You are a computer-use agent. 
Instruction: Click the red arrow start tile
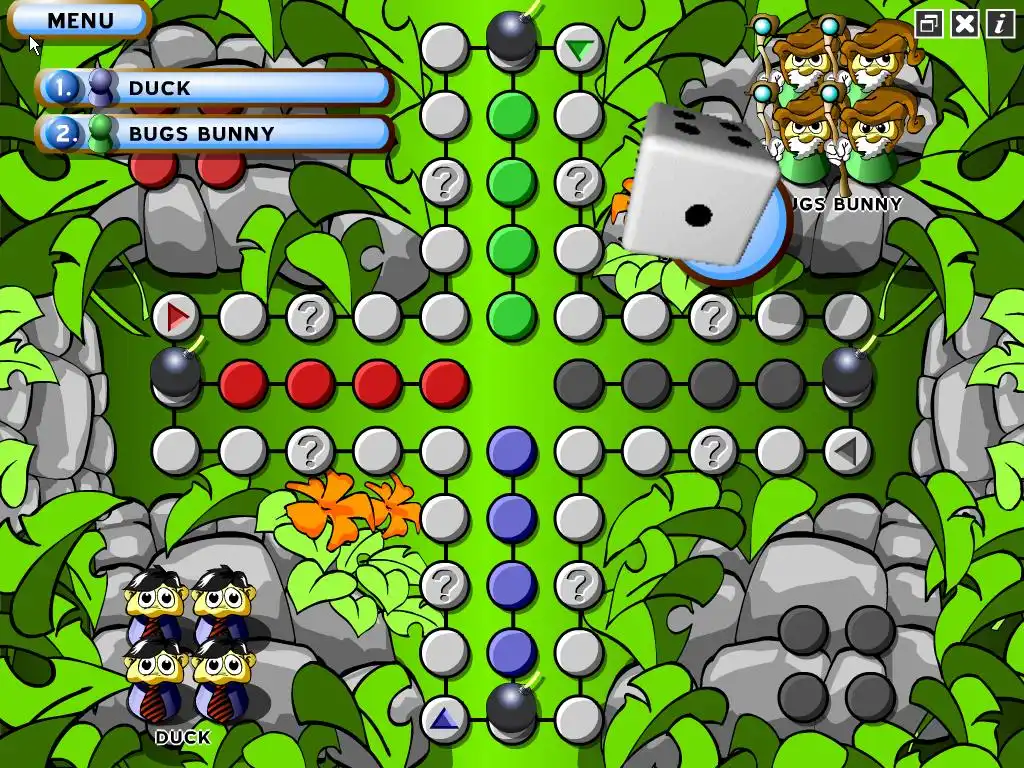click(177, 318)
